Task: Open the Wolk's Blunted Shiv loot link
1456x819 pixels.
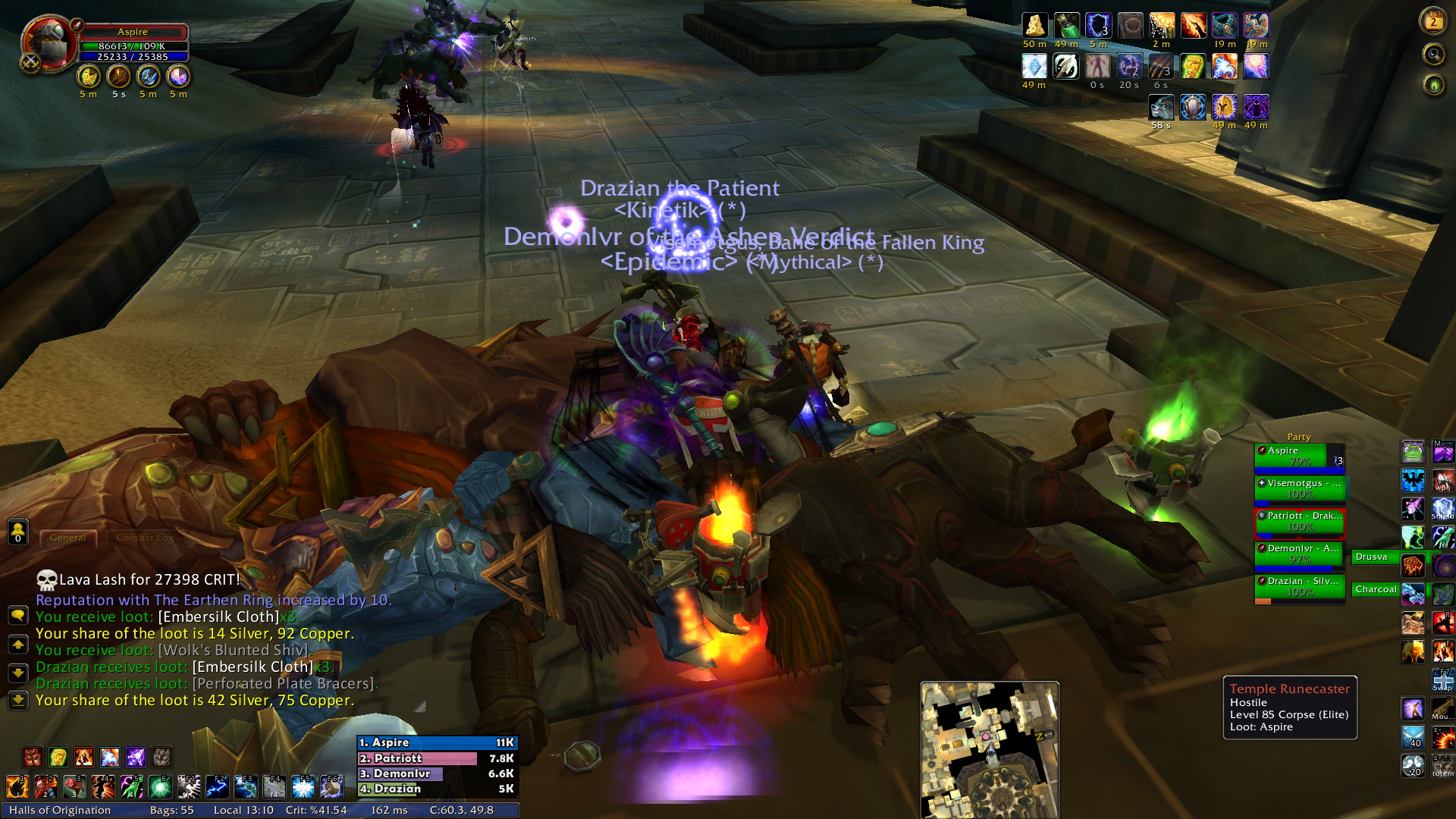Action: pos(233,650)
